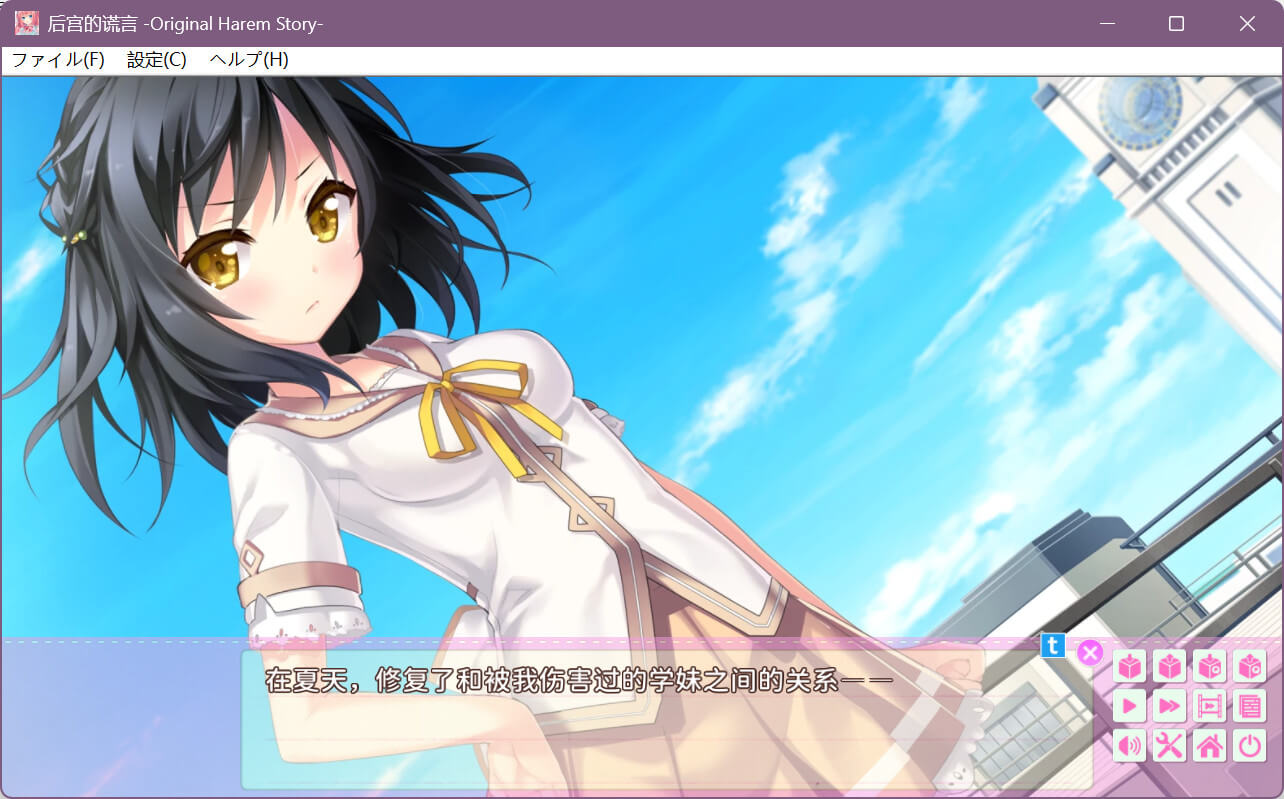Minimize the game window
1284x799 pixels.
[x=1106, y=23]
